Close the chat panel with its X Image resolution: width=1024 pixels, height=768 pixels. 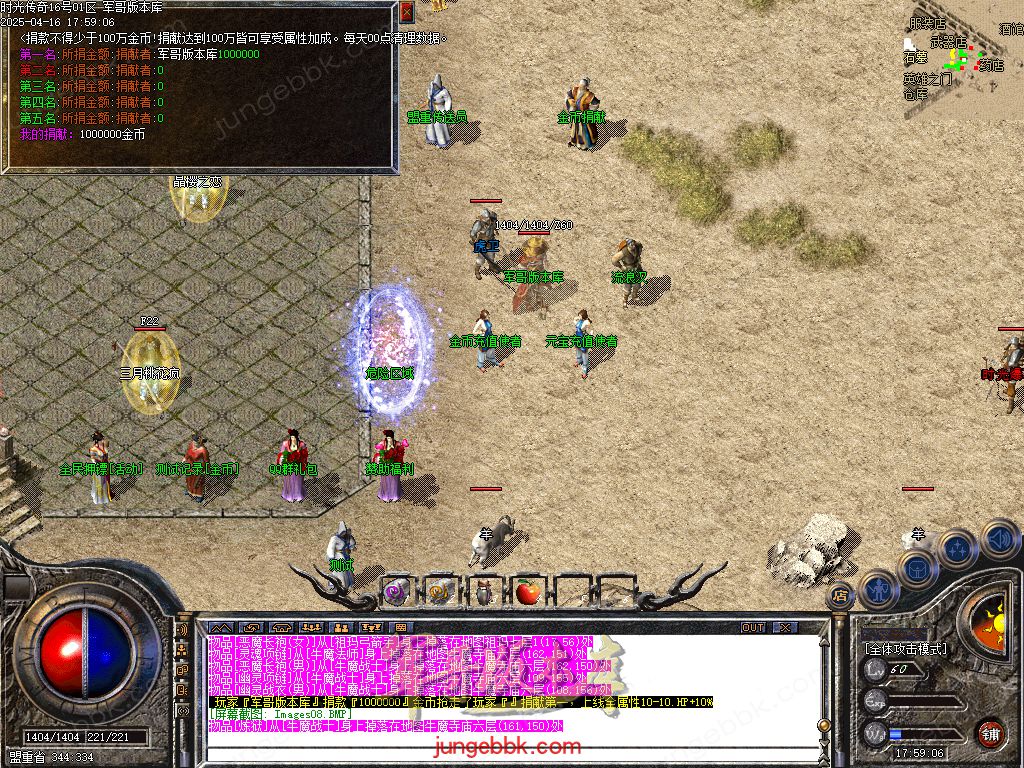click(785, 627)
